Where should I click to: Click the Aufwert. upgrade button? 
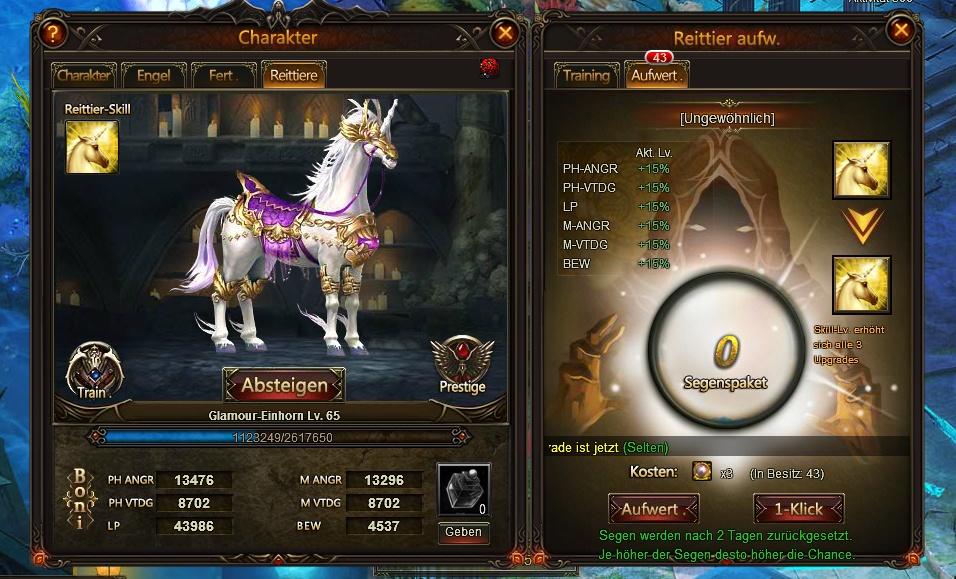[651, 509]
